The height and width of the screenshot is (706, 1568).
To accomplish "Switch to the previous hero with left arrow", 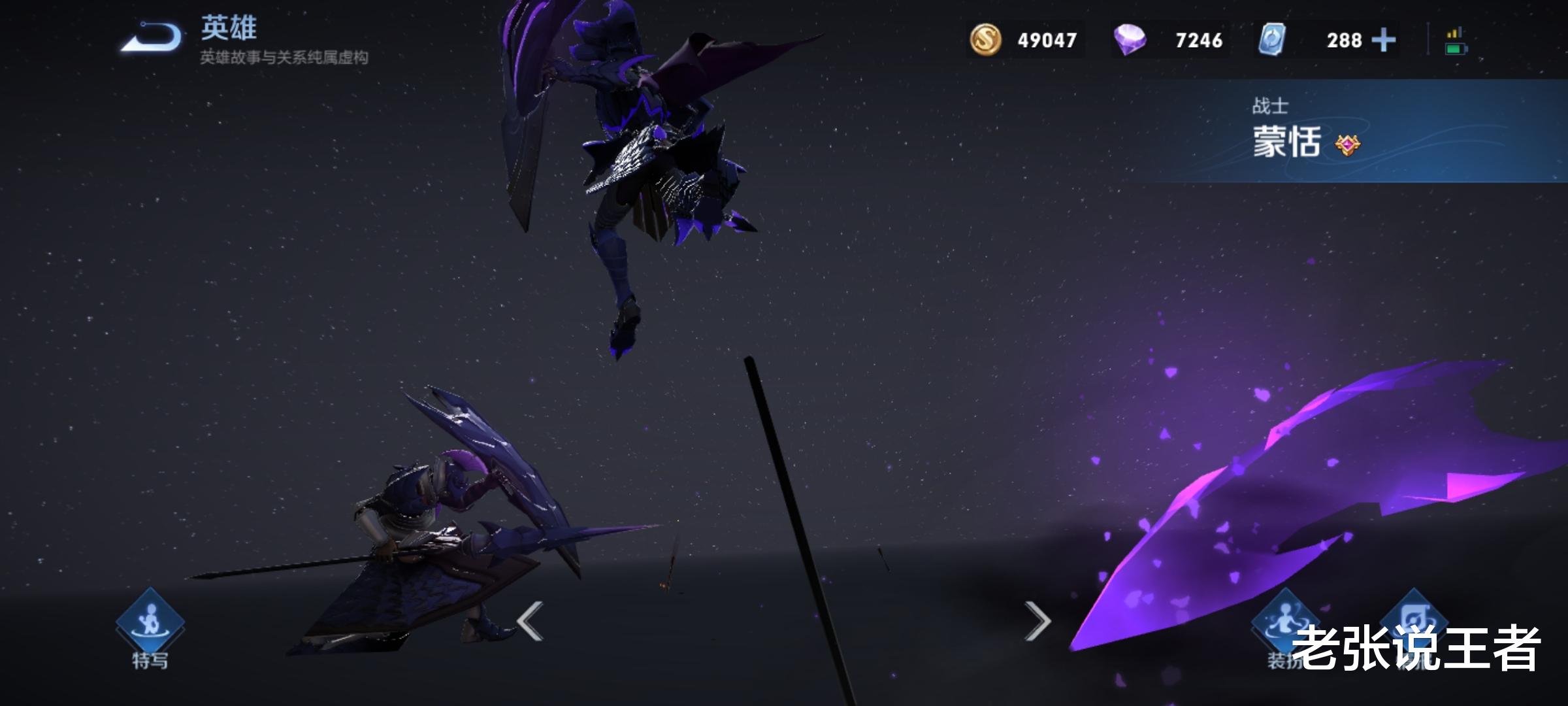I will pyautogui.click(x=530, y=620).
